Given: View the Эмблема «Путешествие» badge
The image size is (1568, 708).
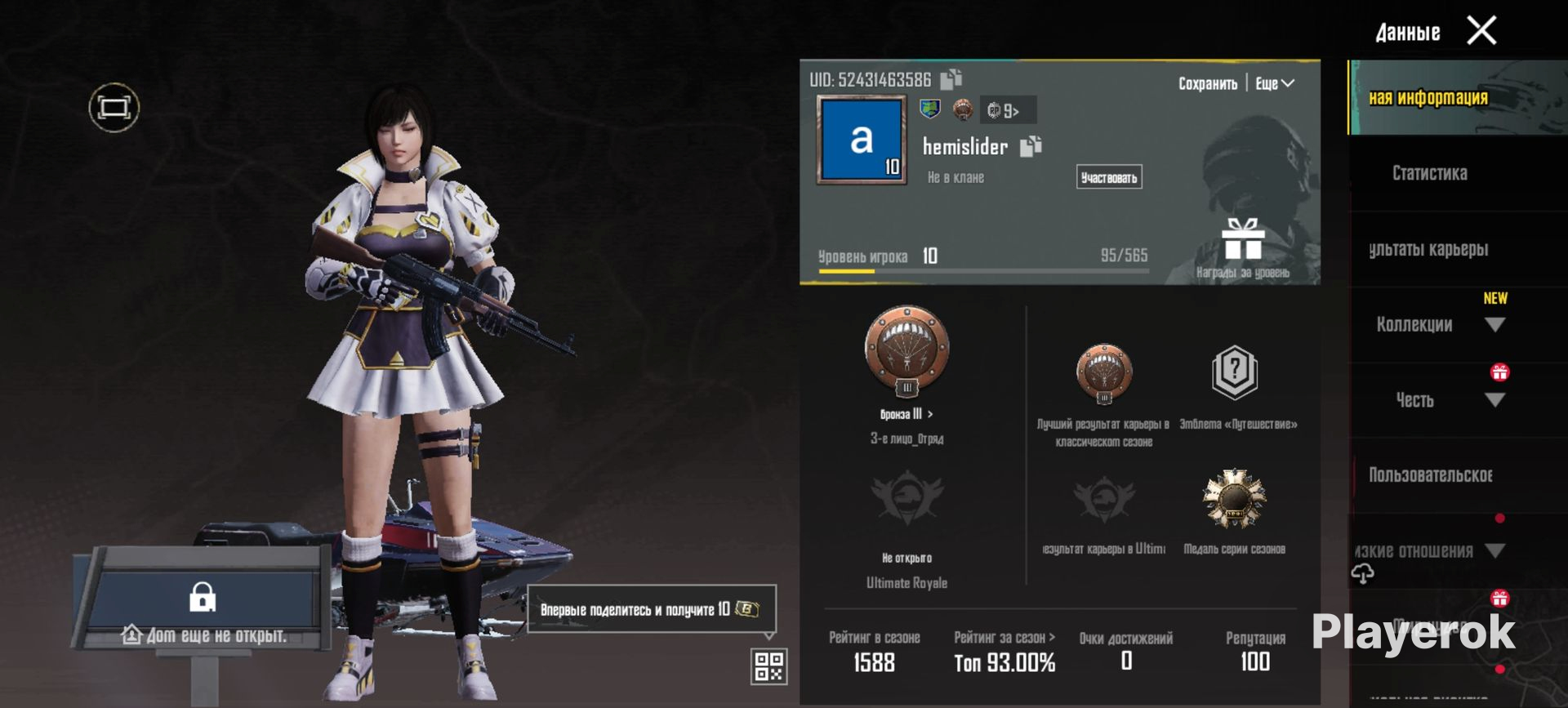Looking at the screenshot, I should click(x=1235, y=374).
